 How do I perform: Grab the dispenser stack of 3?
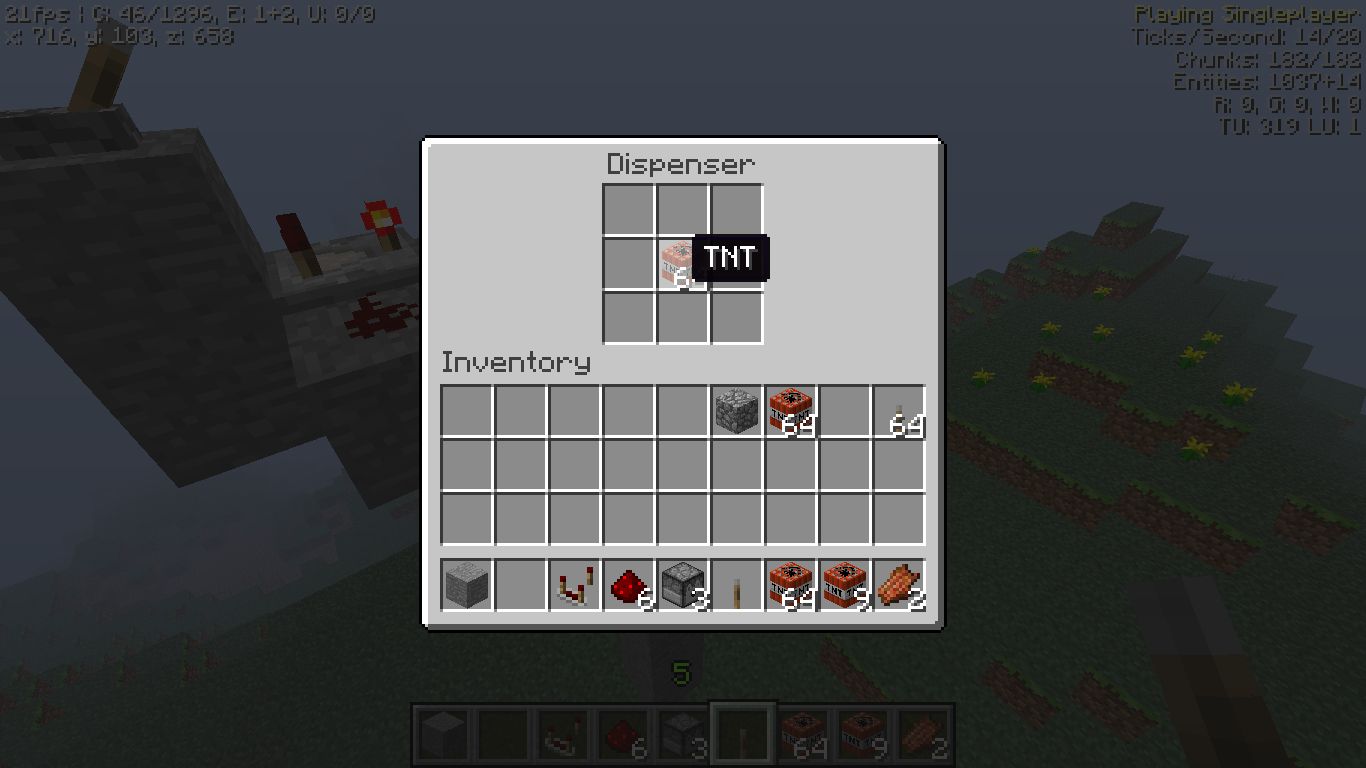point(684,585)
